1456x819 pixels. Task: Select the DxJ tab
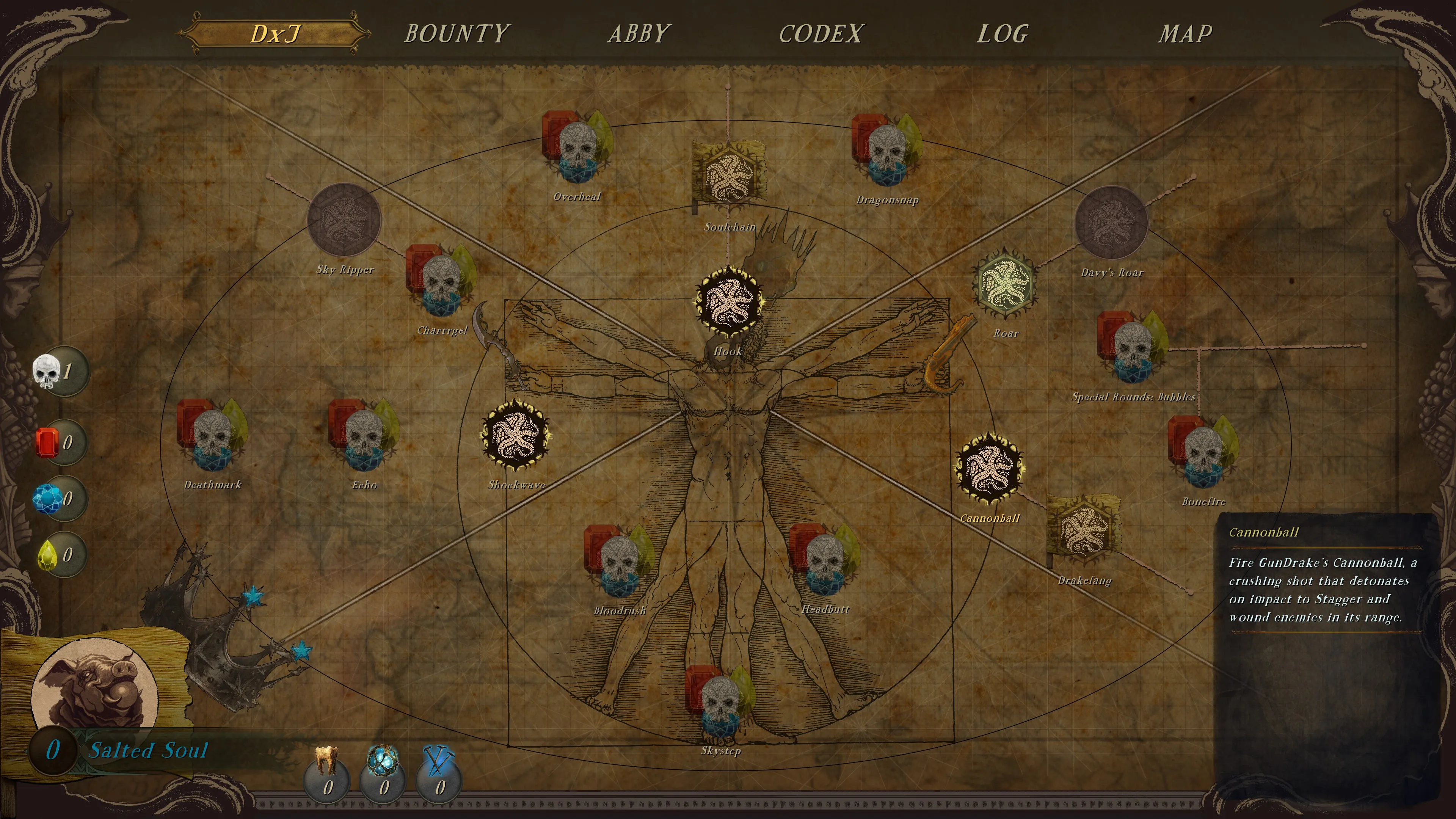pyautogui.click(x=275, y=34)
